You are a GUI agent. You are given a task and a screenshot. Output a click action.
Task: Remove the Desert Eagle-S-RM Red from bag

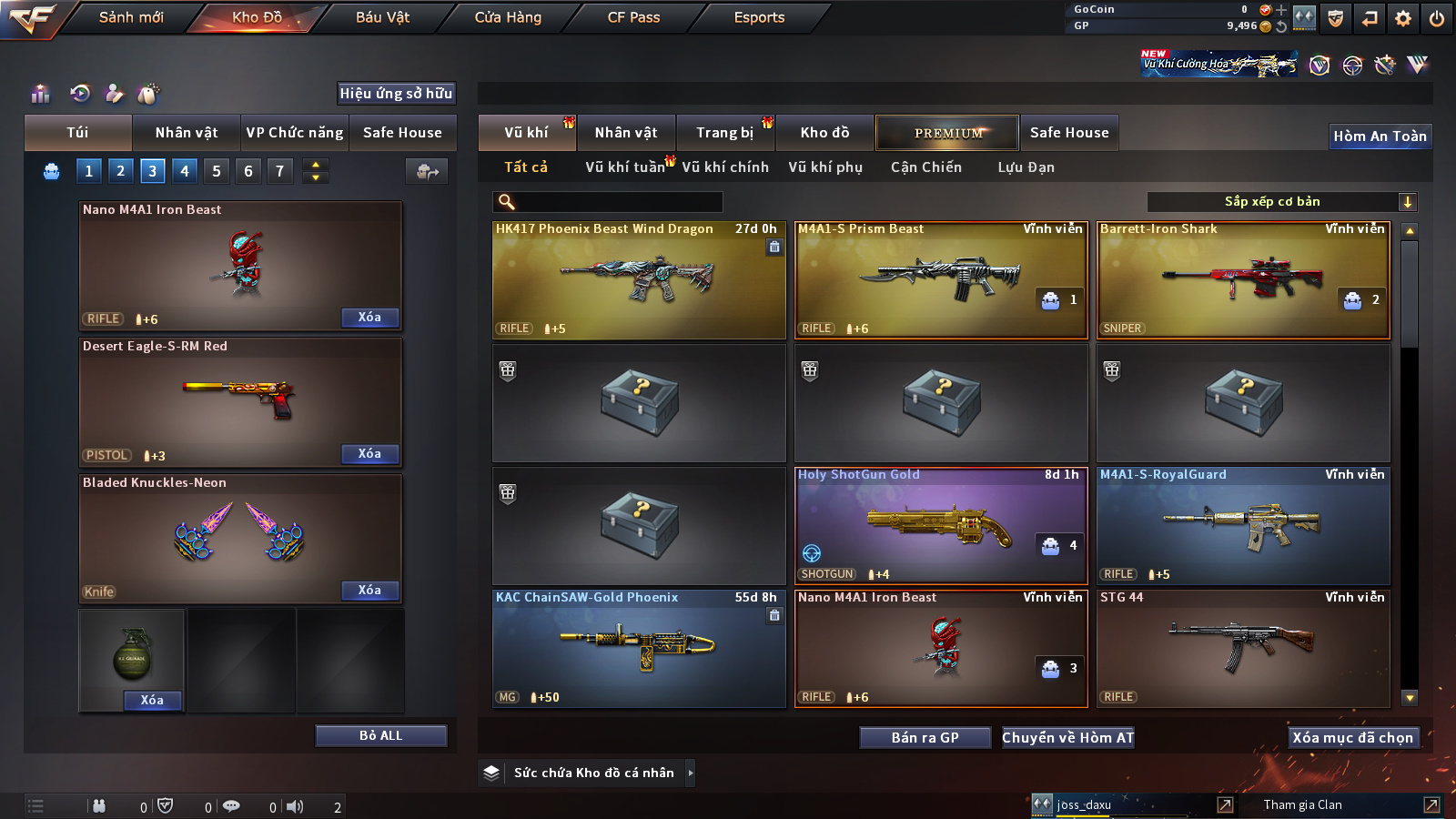point(369,454)
